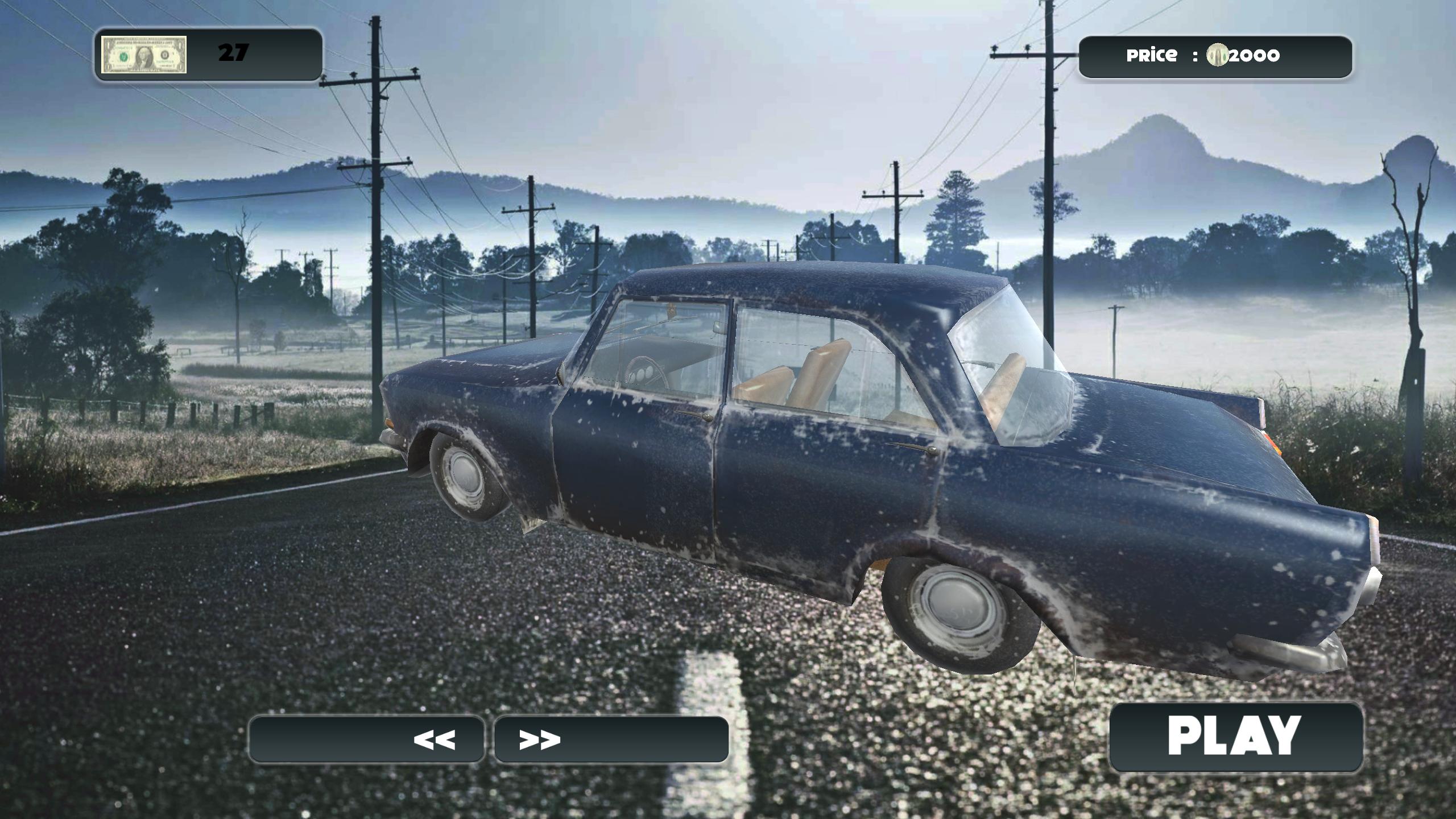Select the cash counter bar at top left
1456x819 pixels.
click(205, 54)
